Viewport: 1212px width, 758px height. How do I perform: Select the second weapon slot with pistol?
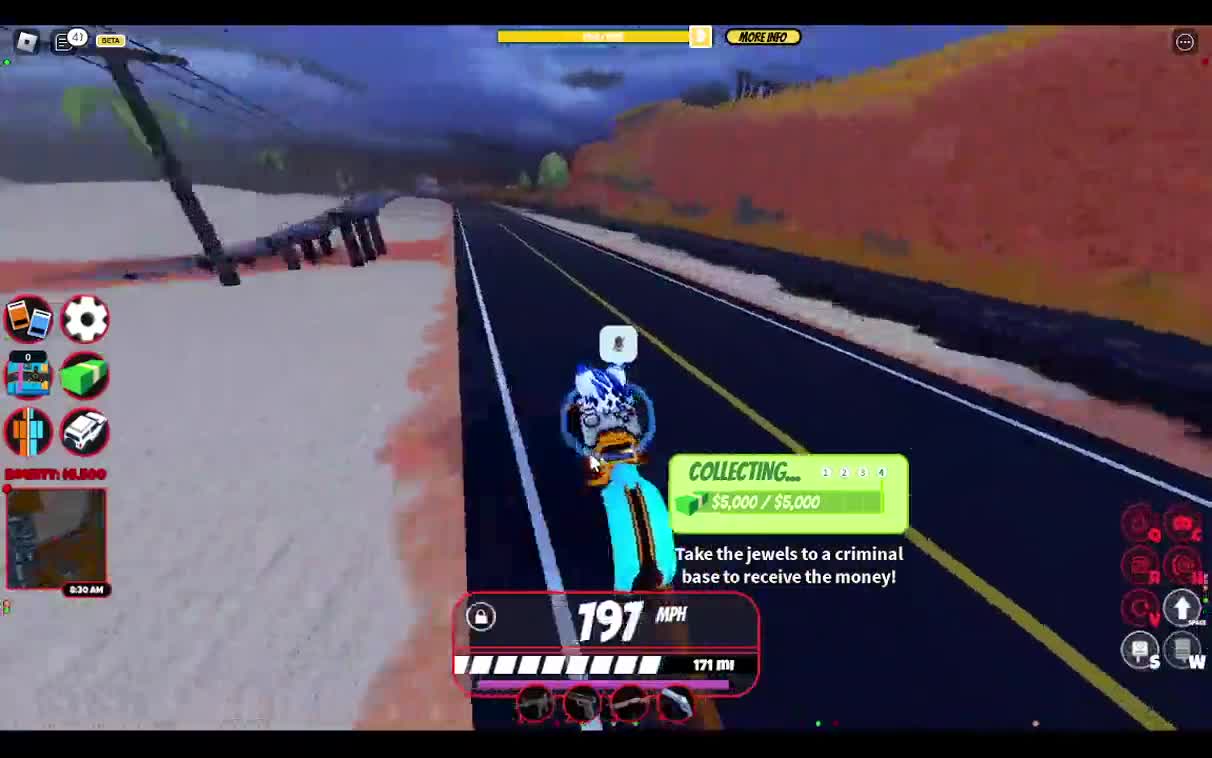click(x=582, y=705)
